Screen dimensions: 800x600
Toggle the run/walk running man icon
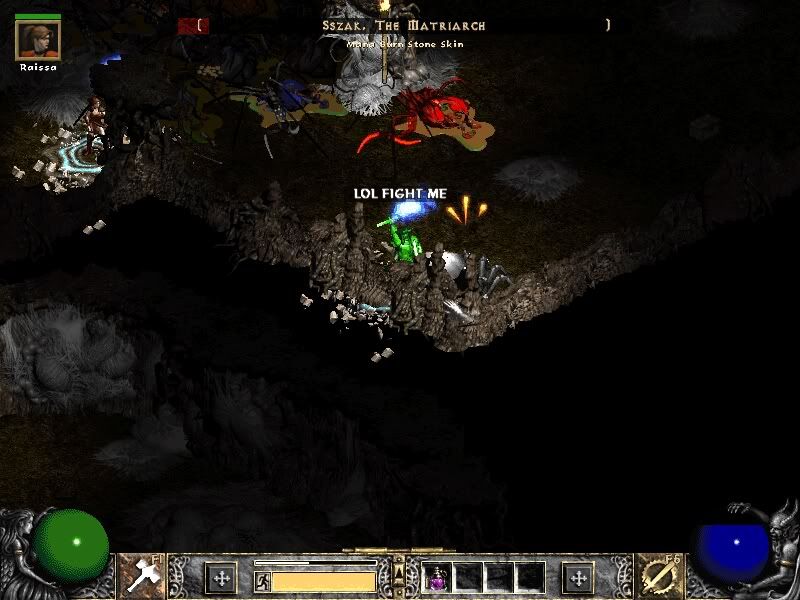262,581
